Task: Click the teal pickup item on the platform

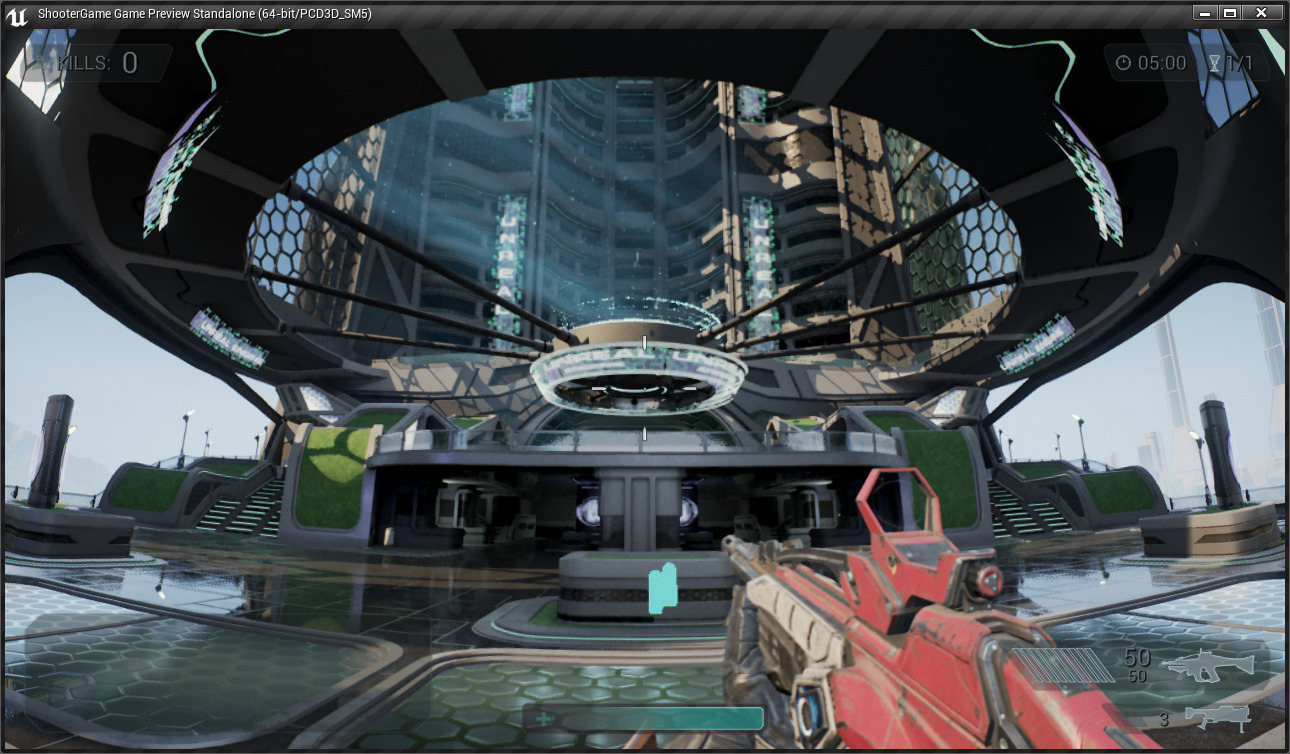Action: click(x=662, y=586)
